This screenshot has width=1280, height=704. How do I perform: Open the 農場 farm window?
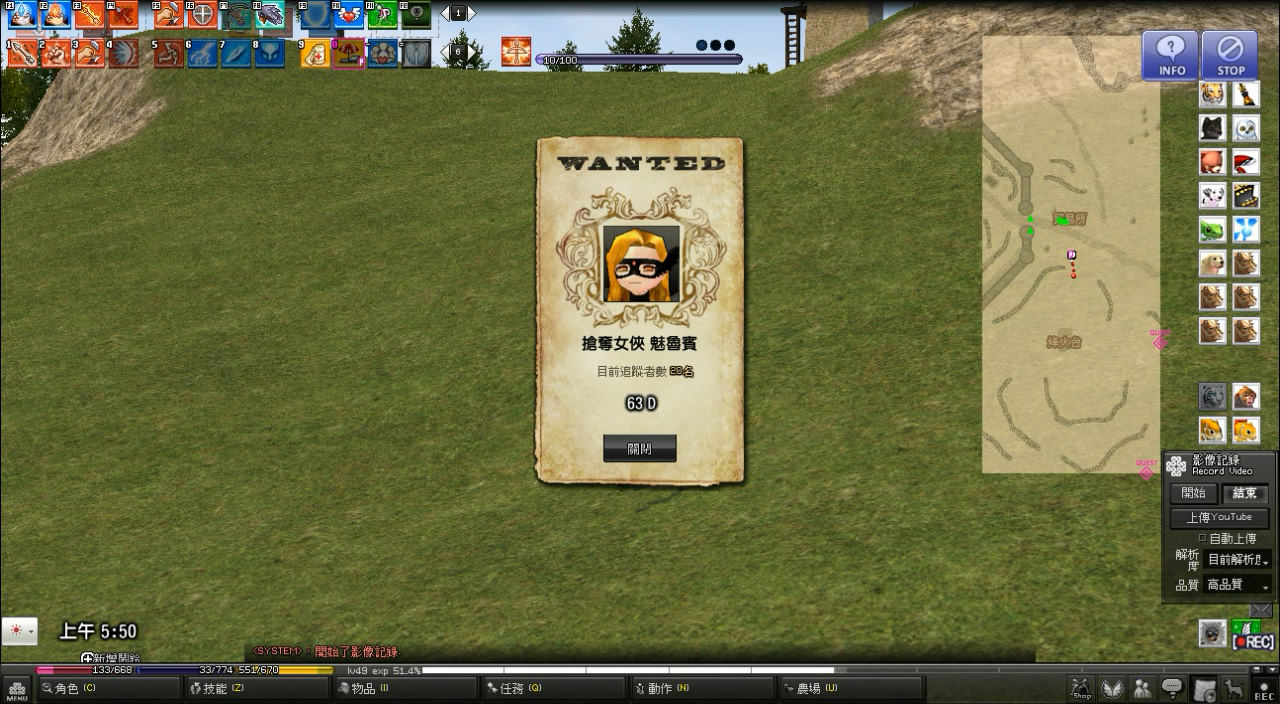(848, 688)
